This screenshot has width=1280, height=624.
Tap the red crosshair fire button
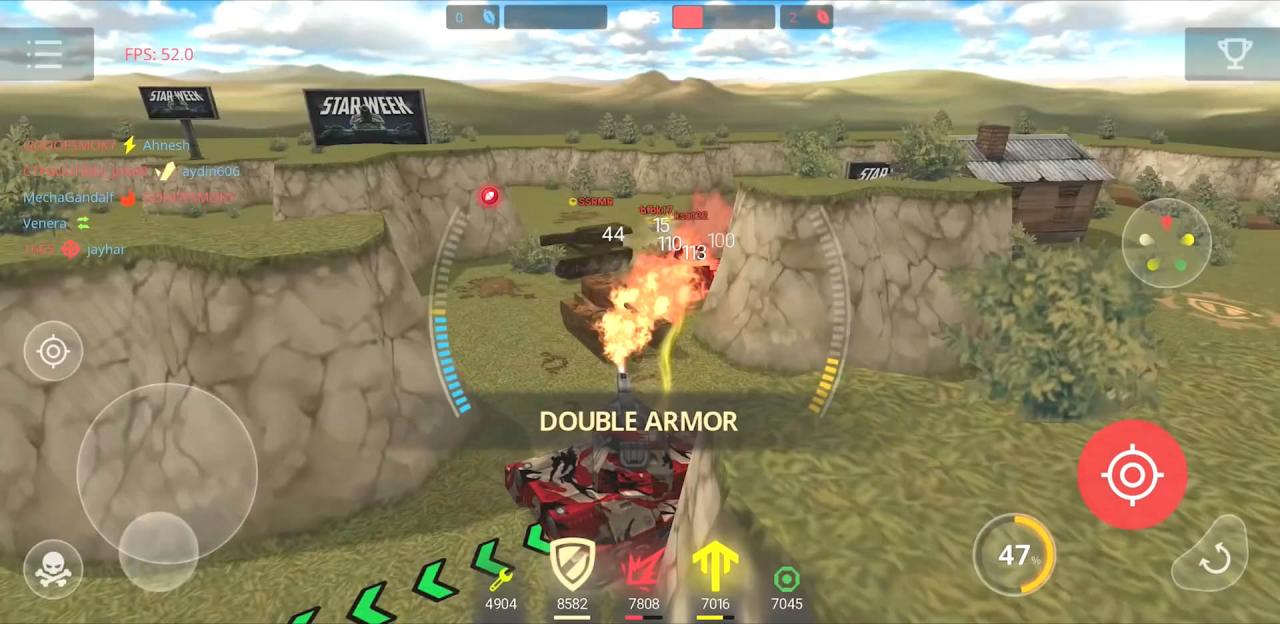[1132, 474]
